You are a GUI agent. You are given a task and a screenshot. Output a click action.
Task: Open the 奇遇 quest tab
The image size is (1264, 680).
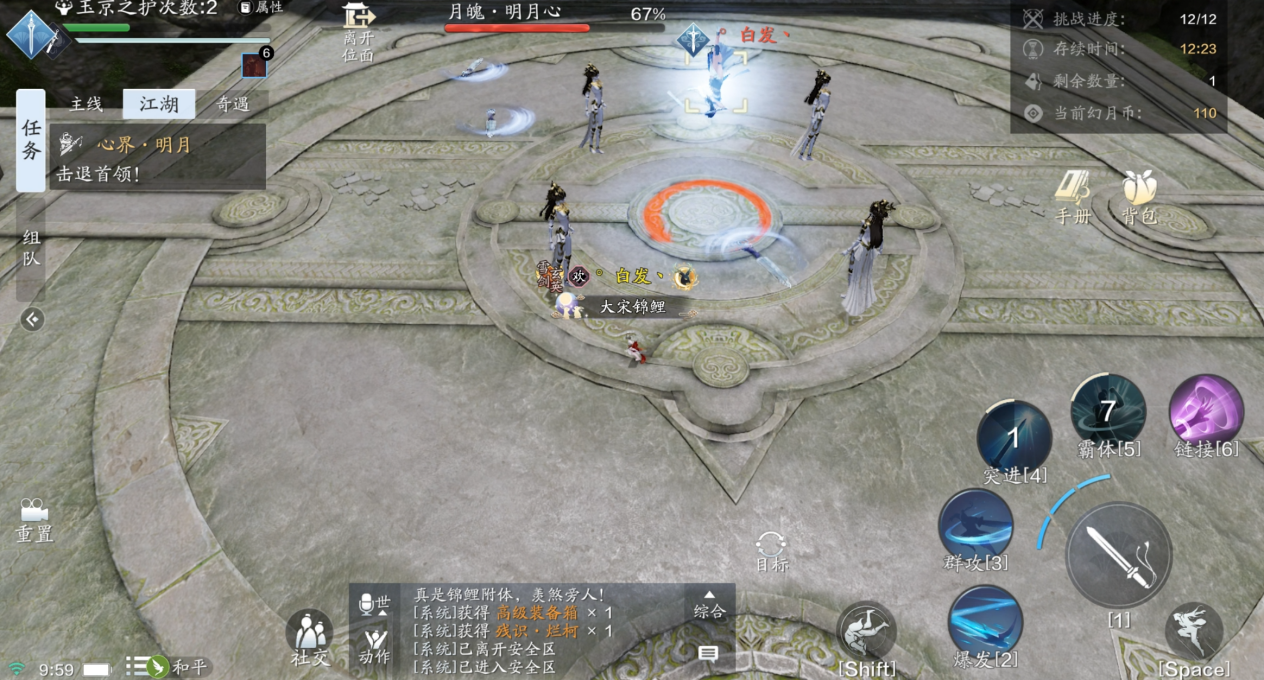tap(232, 104)
